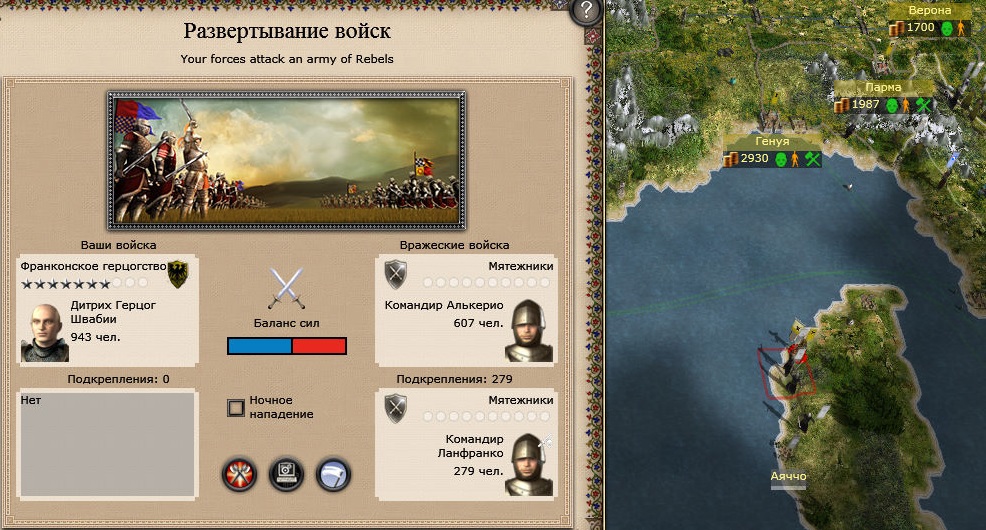Toggle the Ночное нападение checkbox
Viewport: 986px width, 530px height.
(236, 407)
